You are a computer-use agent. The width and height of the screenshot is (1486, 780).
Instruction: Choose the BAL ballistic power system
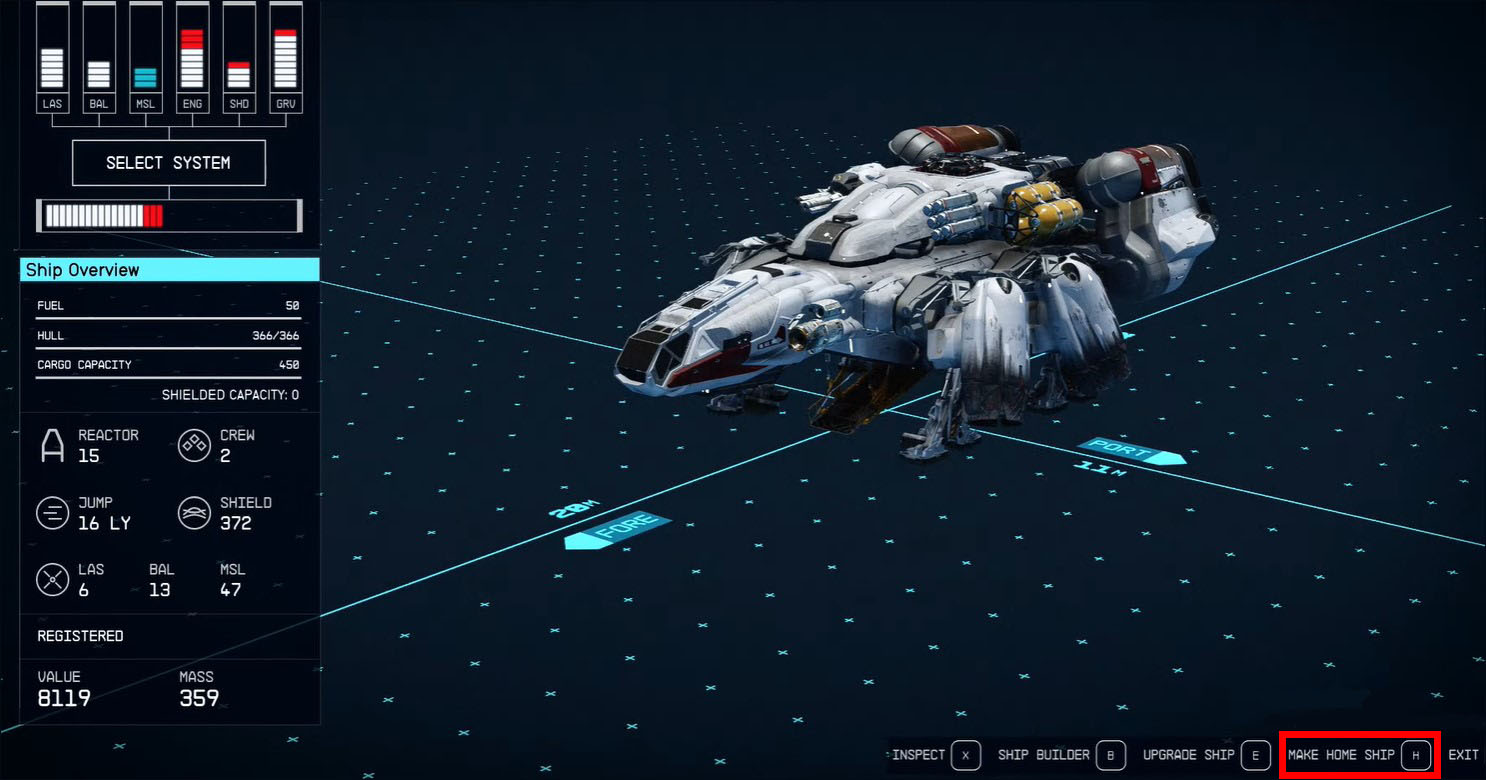click(99, 58)
